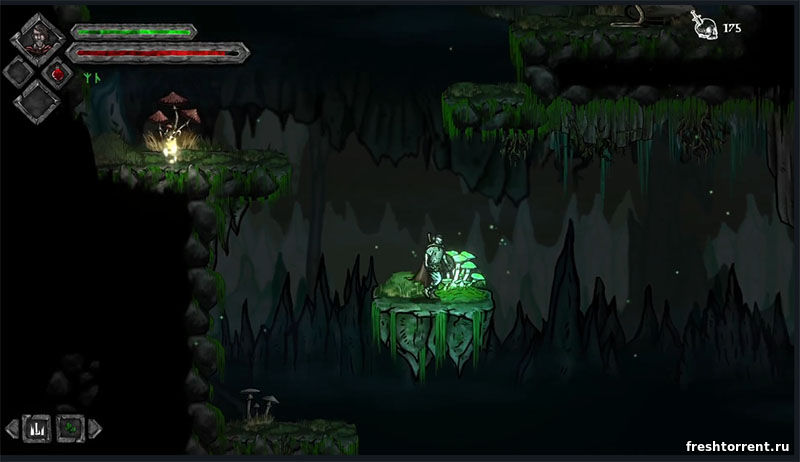Select the green herb item slot
The height and width of the screenshot is (462, 800).
click(x=68, y=427)
